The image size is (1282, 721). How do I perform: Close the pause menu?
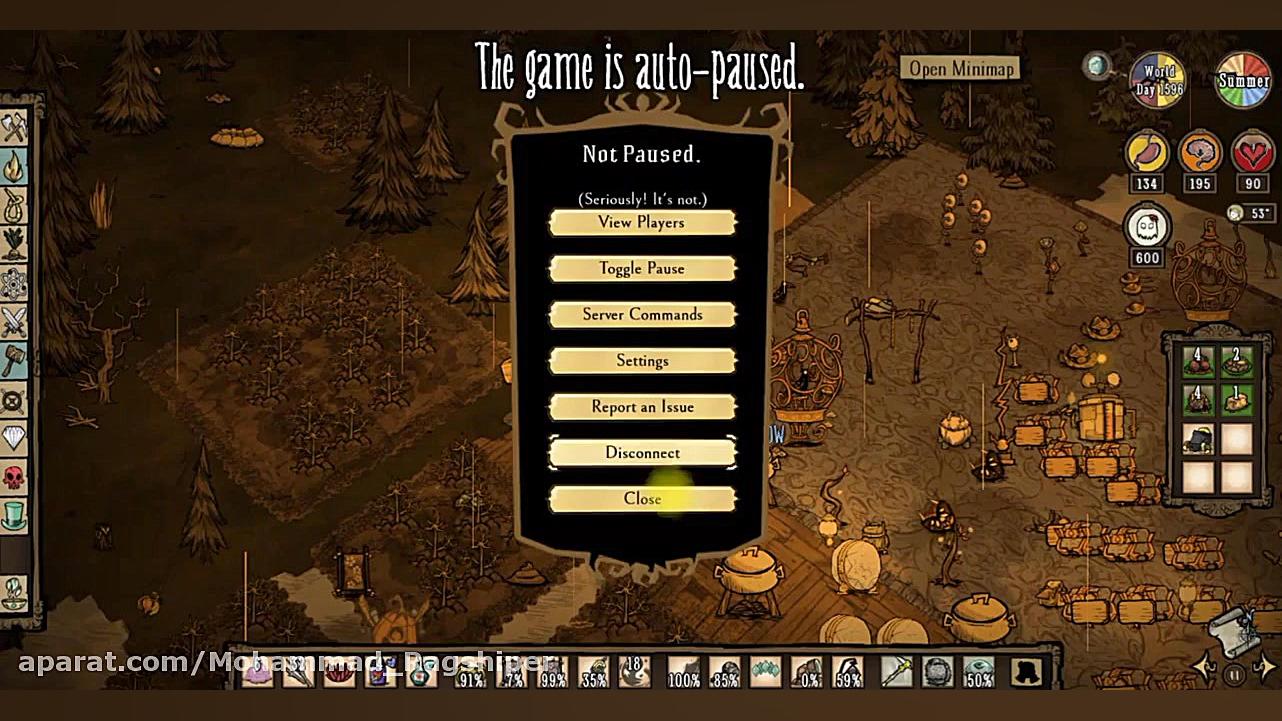[x=642, y=499]
